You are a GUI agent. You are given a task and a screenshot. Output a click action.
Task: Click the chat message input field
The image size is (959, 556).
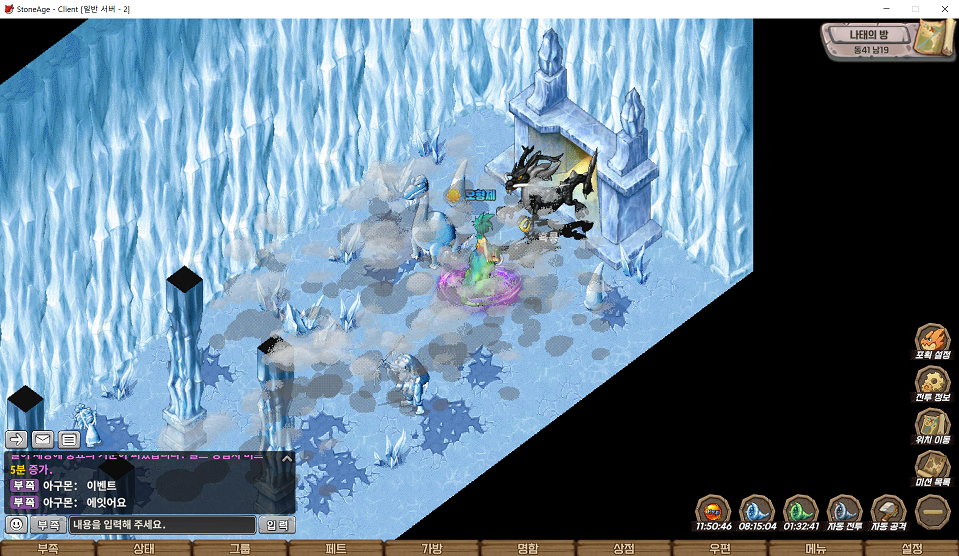click(x=162, y=524)
